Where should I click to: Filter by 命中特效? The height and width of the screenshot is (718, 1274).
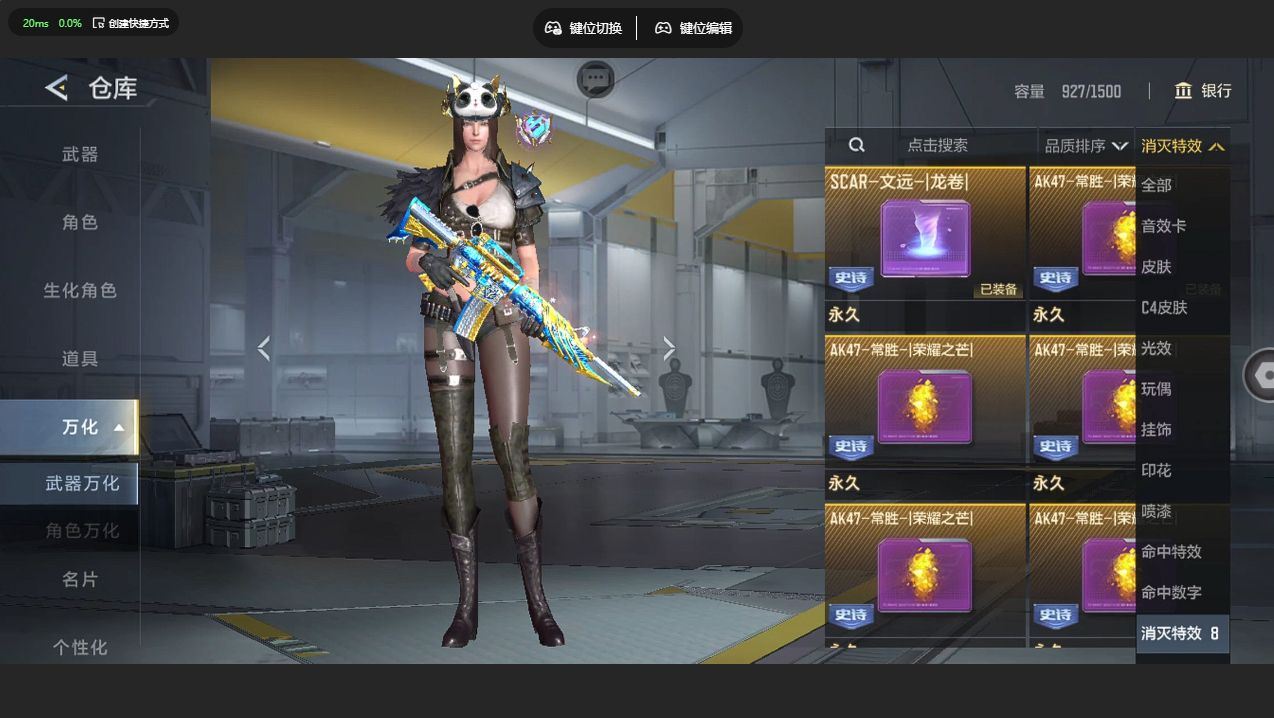1172,551
